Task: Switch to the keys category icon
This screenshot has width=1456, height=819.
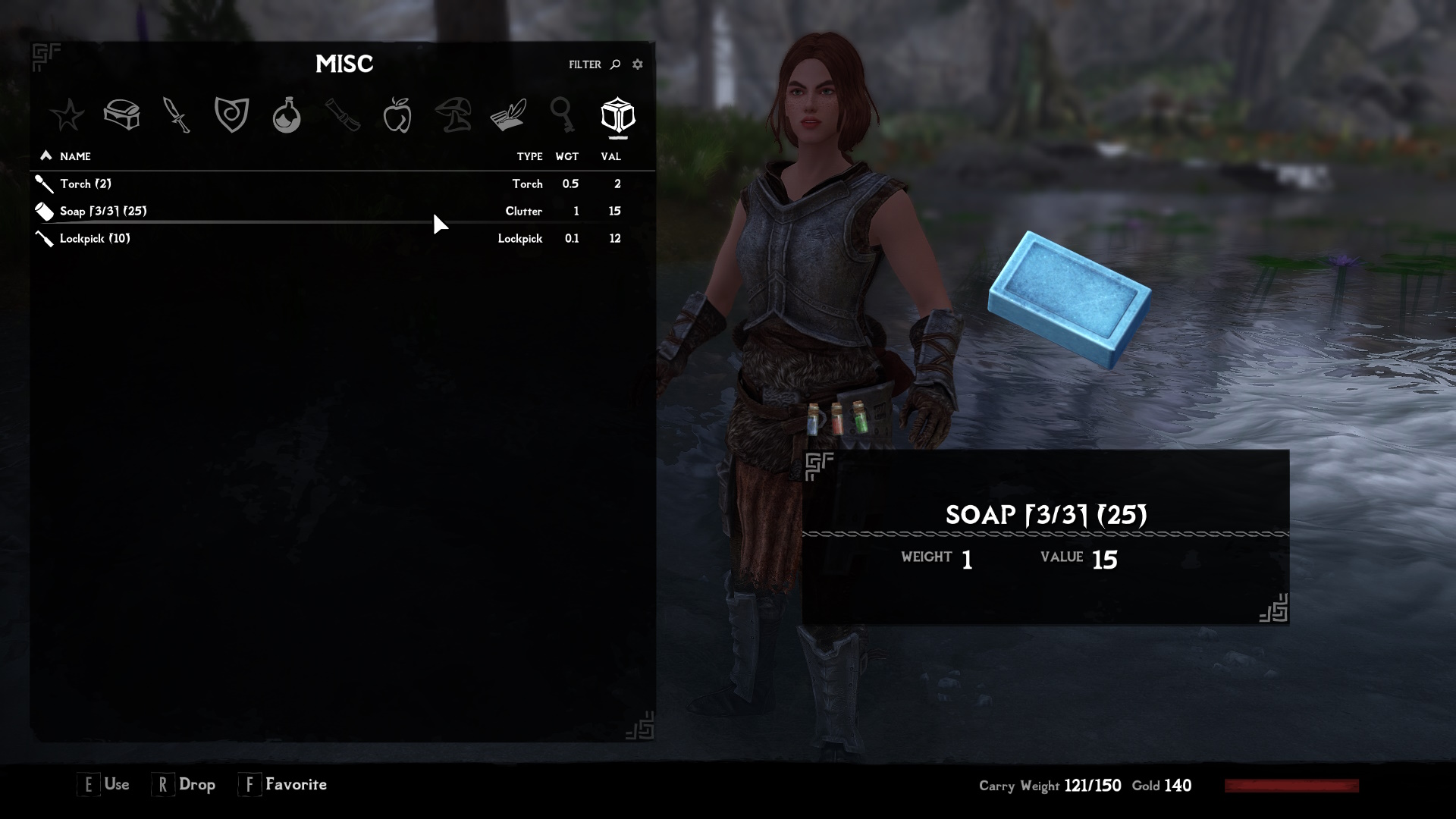Action: click(x=563, y=115)
